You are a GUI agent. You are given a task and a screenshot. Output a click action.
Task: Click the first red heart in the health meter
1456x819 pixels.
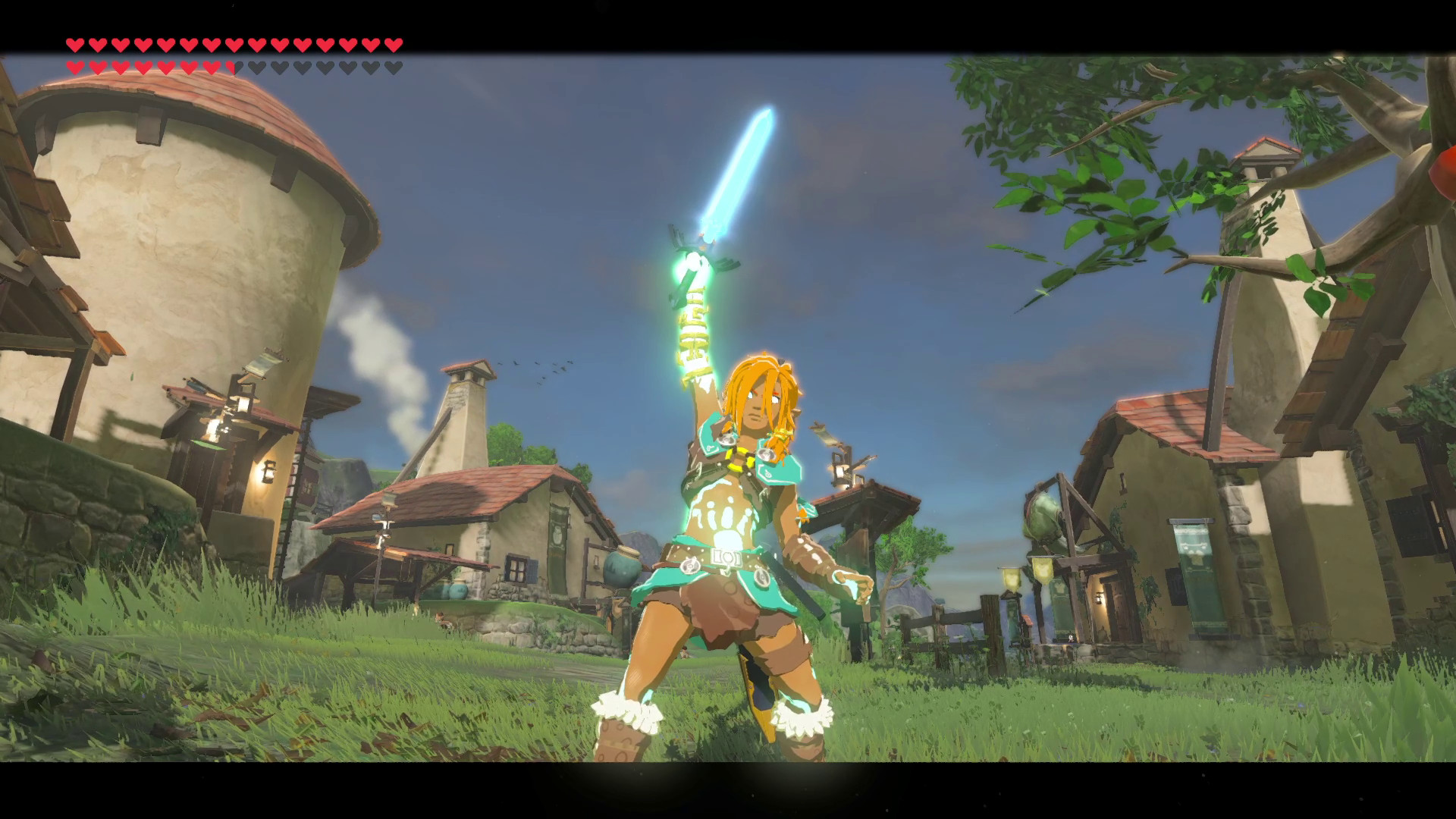(x=74, y=44)
